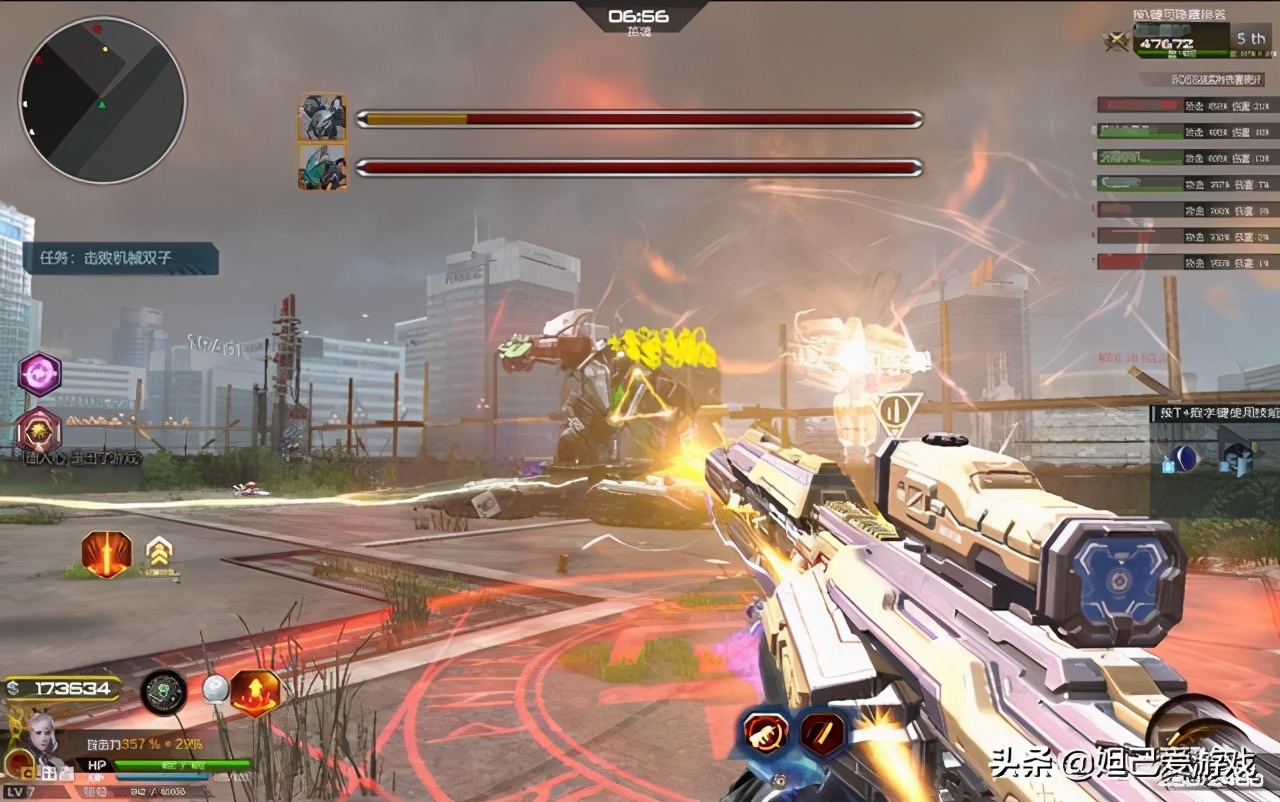Select the blue orb item icon
Image resolution: width=1280 pixels, height=802 pixels.
tap(1184, 459)
